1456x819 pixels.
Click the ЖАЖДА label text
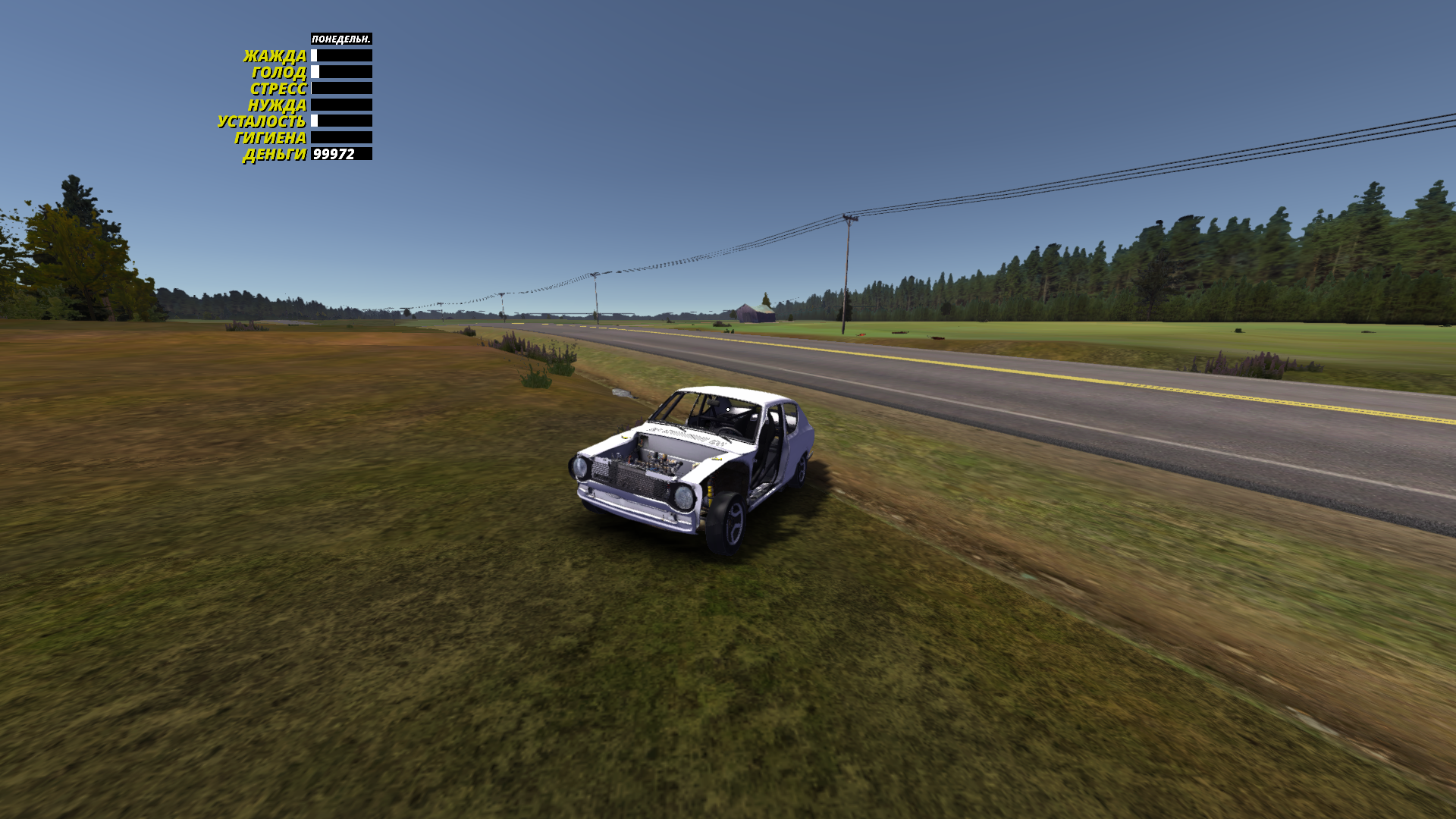point(276,55)
